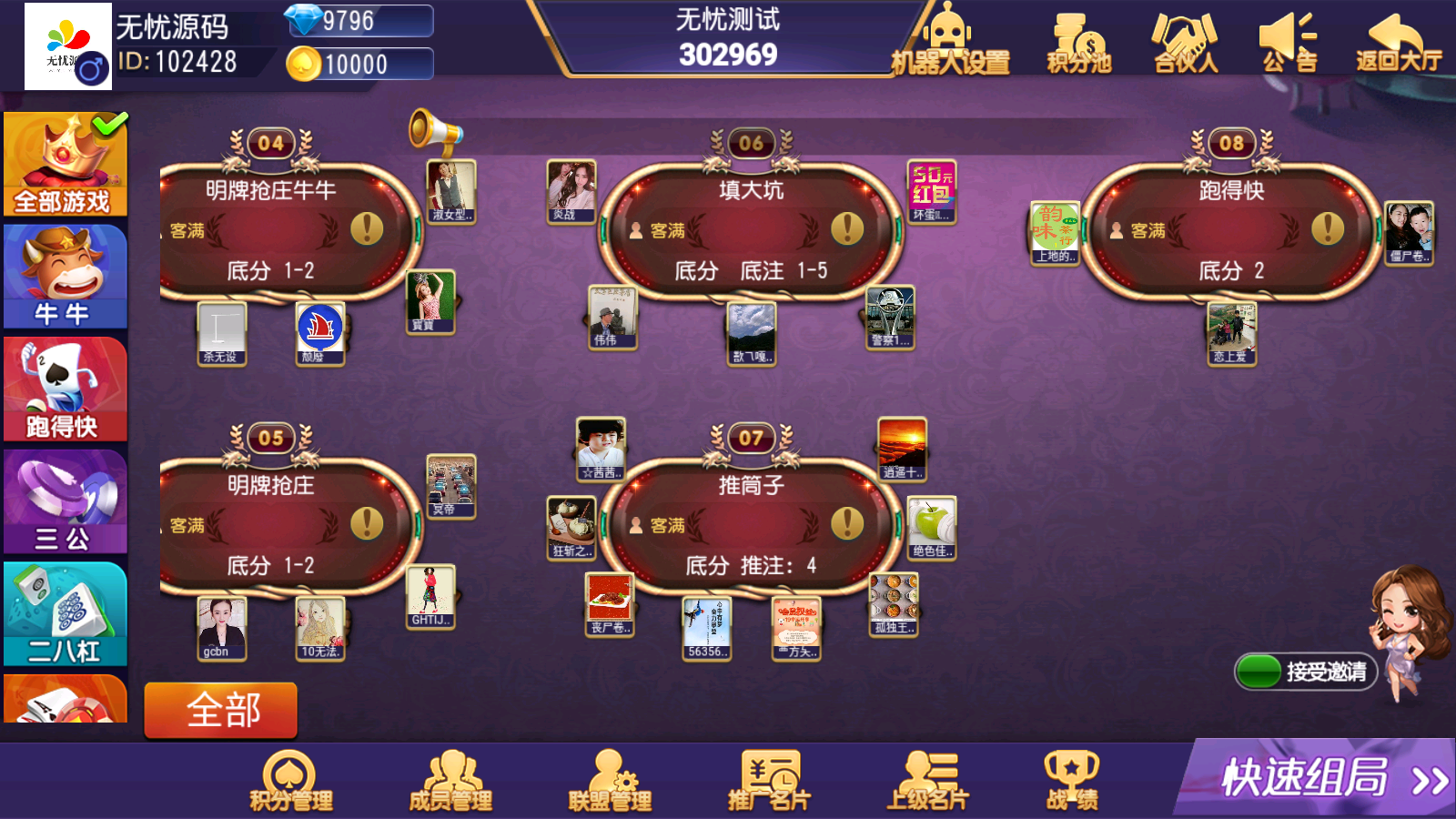Click the gcbn player avatar
The height and width of the screenshot is (819, 1456).
221,626
